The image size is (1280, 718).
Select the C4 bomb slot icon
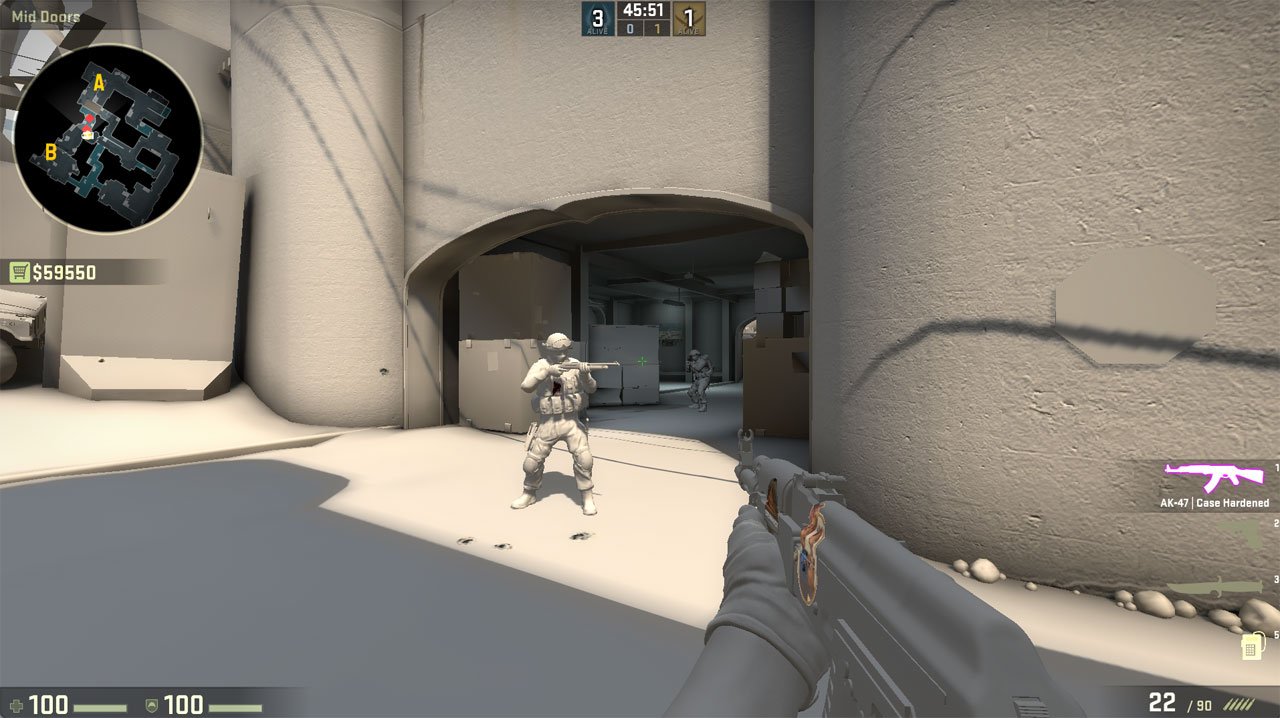1249,646
